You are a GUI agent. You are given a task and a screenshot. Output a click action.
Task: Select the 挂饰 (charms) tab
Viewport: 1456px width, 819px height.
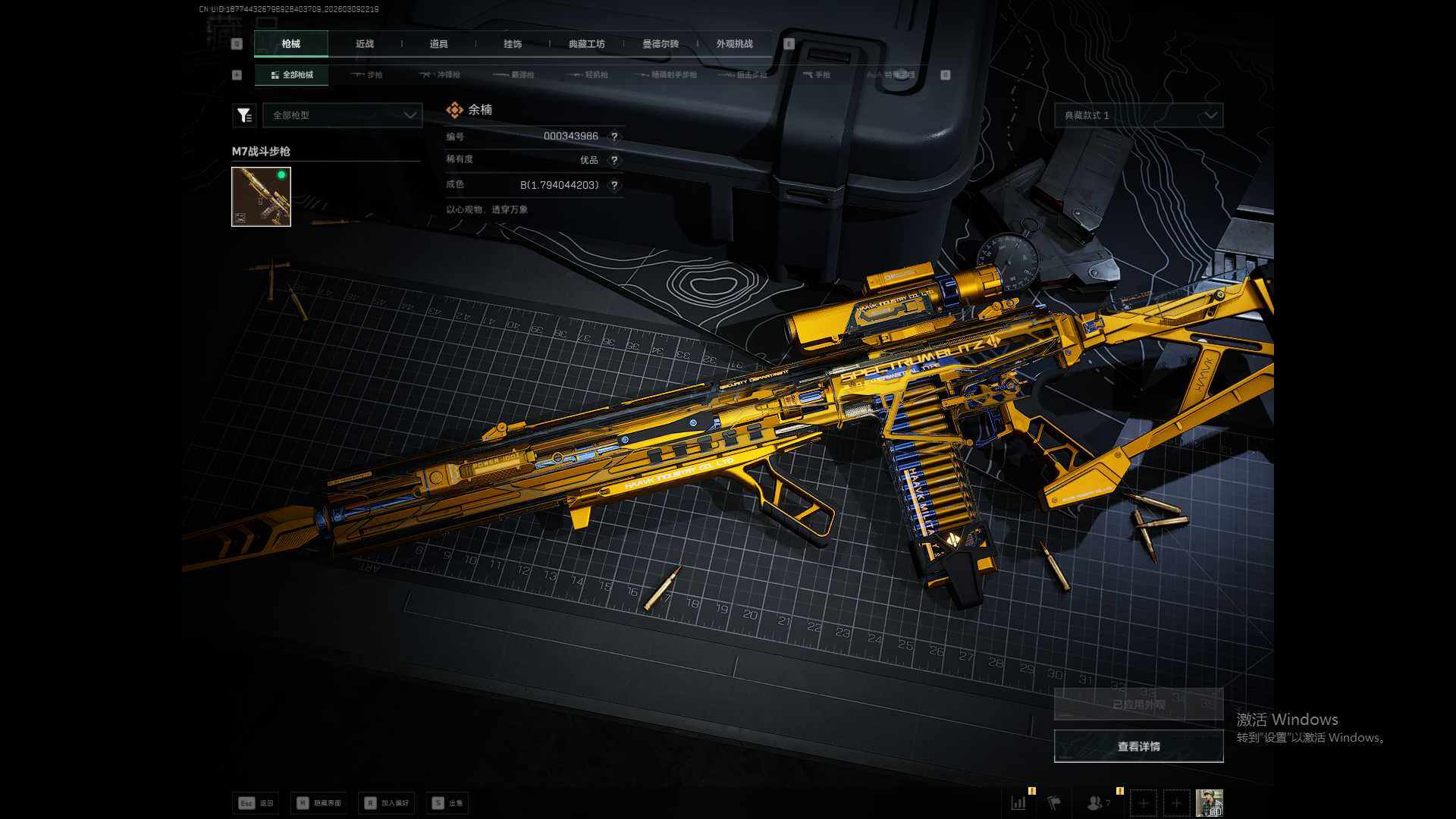coord(513,44)
